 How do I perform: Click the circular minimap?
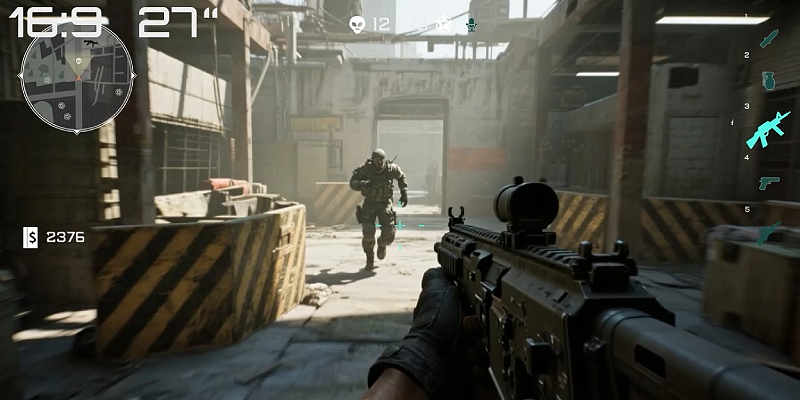(77, 76)
